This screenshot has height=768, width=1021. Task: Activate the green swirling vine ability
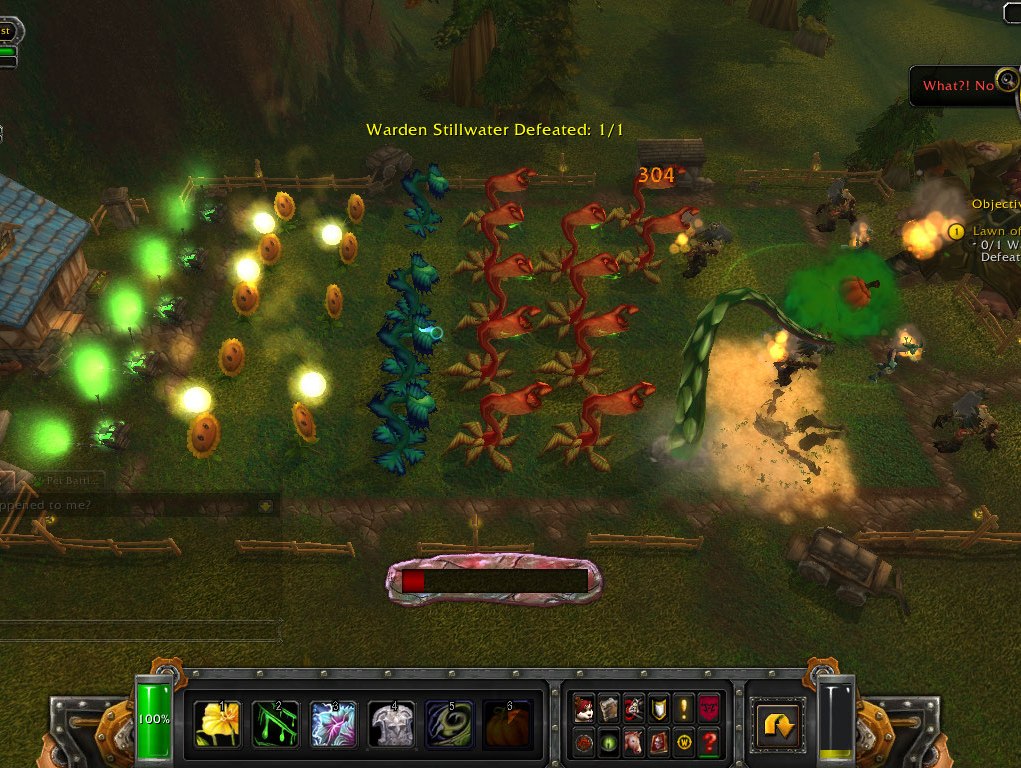(x=450, y=723)
